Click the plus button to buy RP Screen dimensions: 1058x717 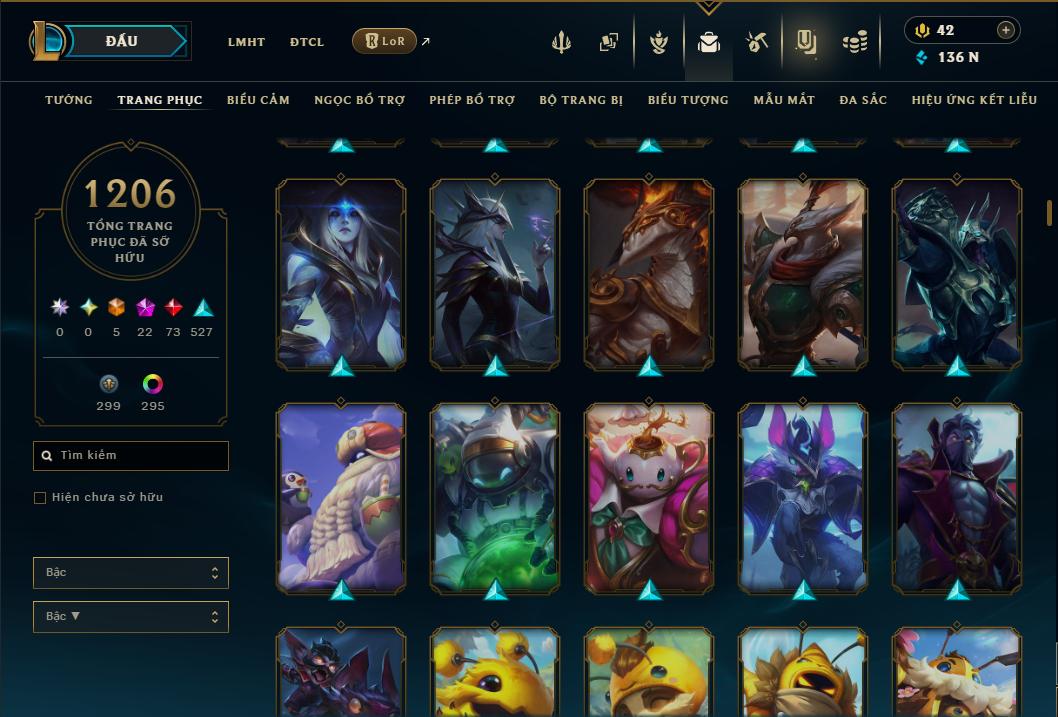click(1006, 30)
